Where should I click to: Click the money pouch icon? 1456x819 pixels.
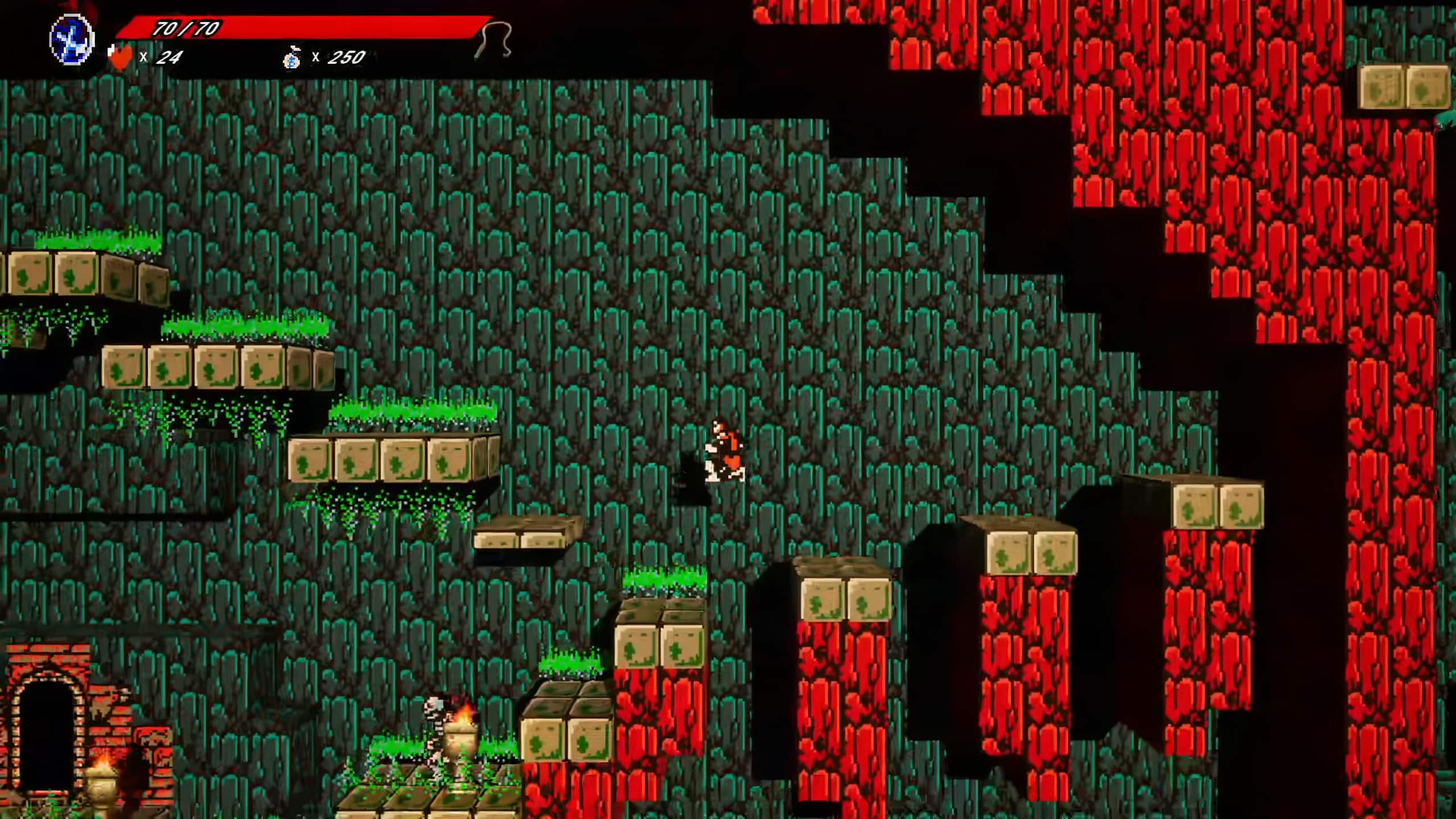point(291,58)
